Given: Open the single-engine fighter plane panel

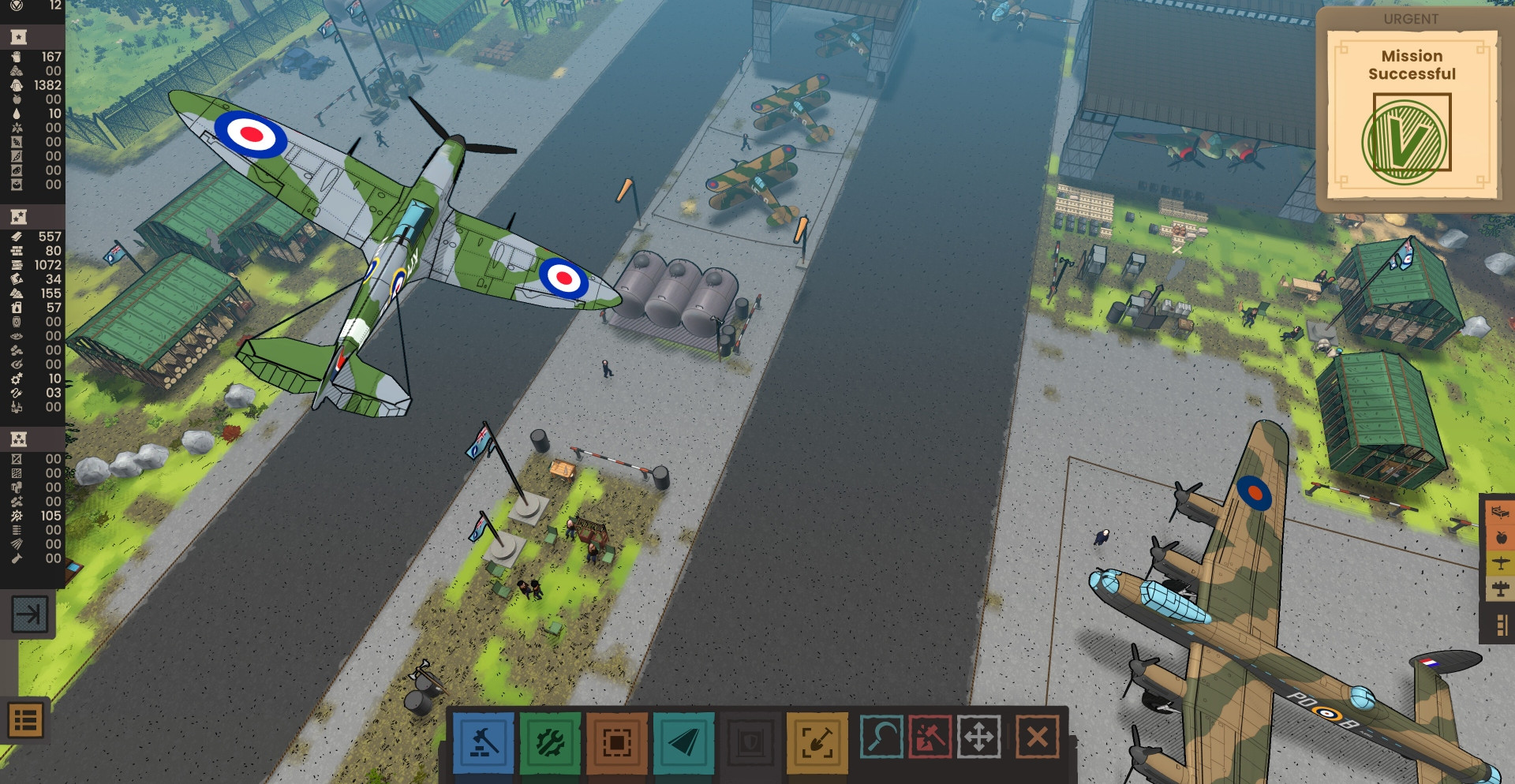Looking at the screenshot, I should 1500,563.
